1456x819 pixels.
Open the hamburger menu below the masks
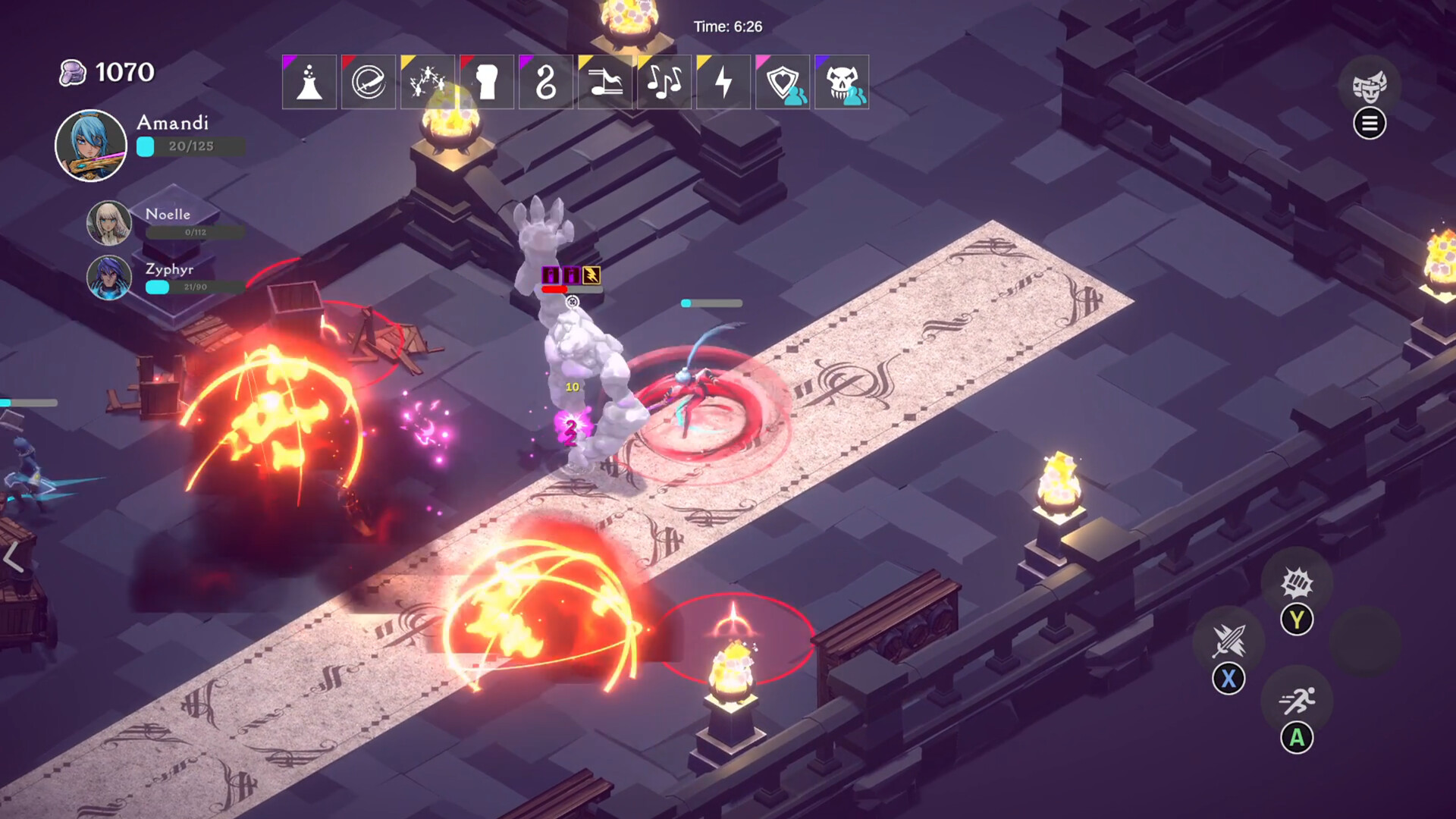click(1370, 124)
